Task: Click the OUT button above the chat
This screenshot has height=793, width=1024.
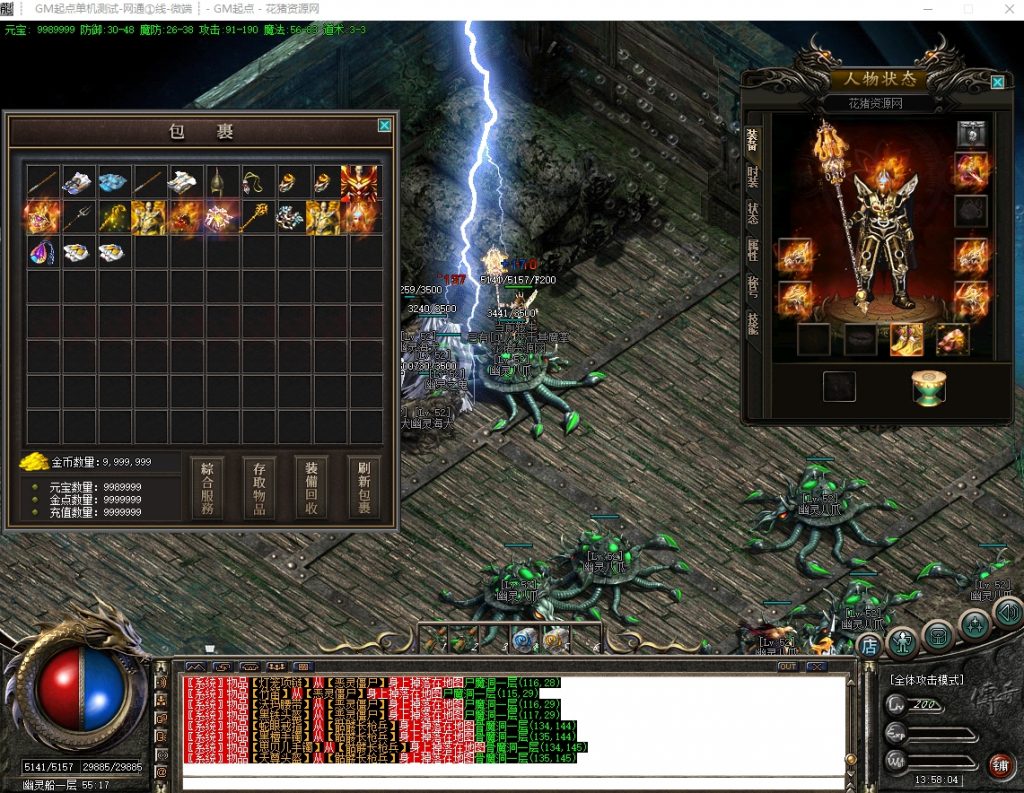Action: tap(787, 666)
